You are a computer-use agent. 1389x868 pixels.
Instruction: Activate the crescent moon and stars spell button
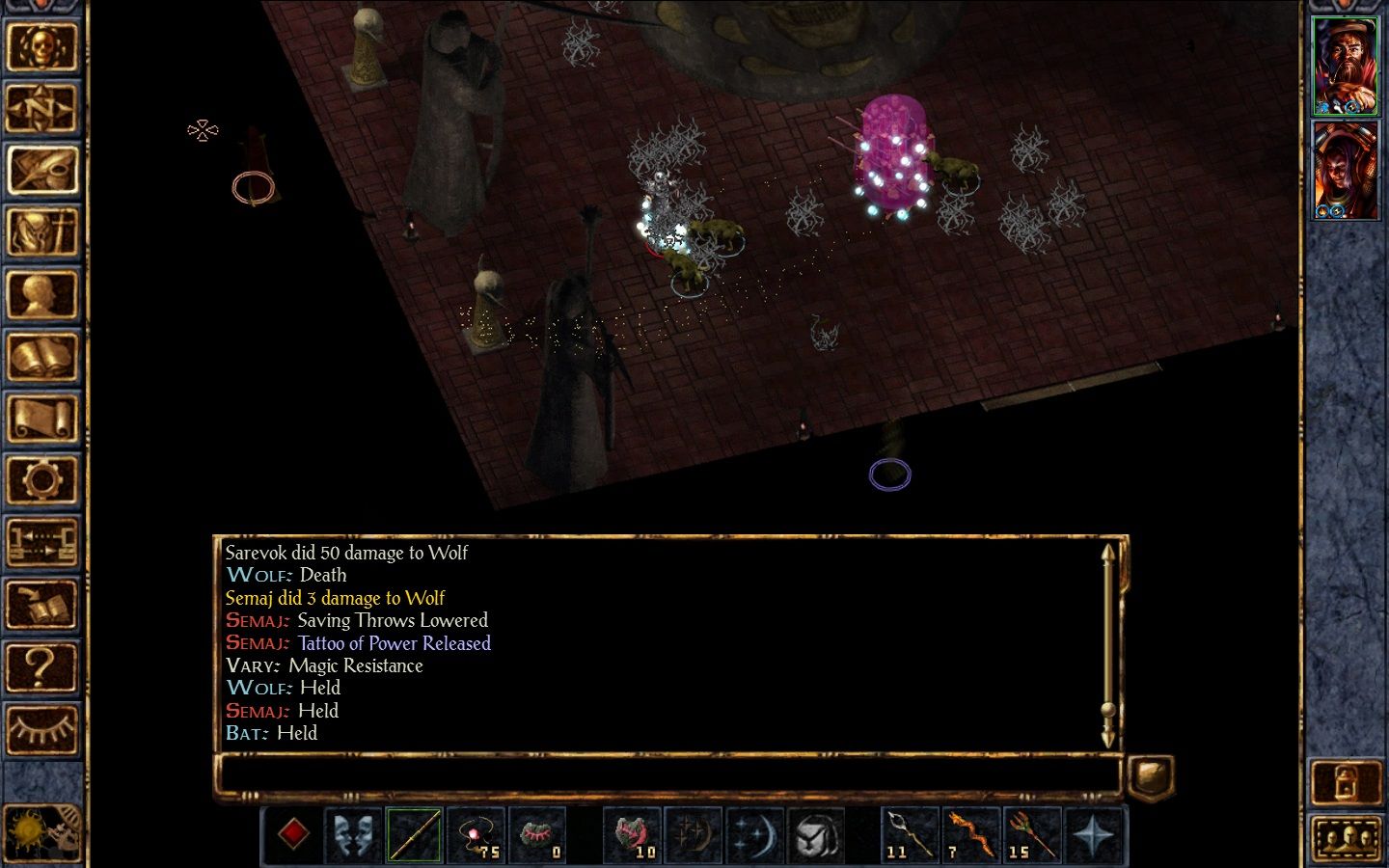[x=754, y=834]
